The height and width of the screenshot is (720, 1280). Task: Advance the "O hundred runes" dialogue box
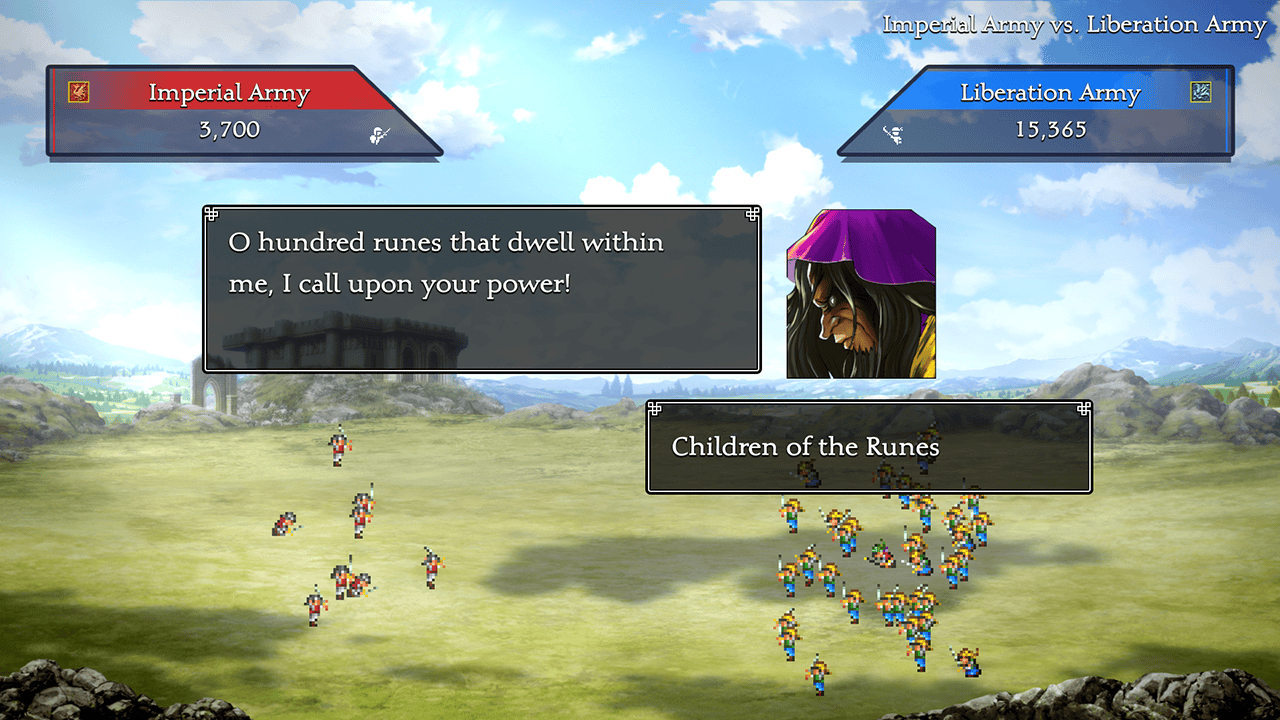[x=481, y=289]
